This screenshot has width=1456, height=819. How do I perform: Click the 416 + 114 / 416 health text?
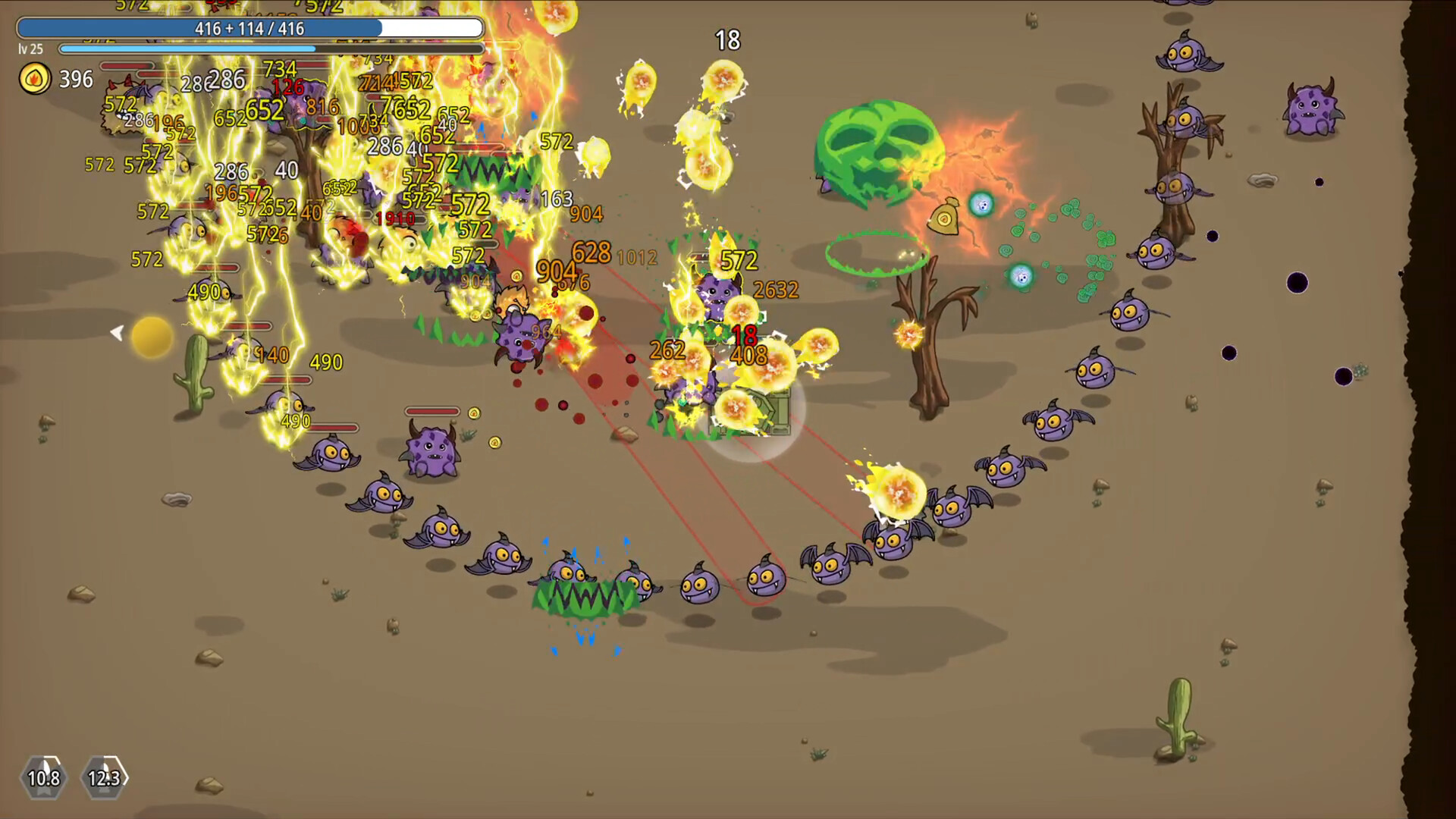[x=250, y=28]
